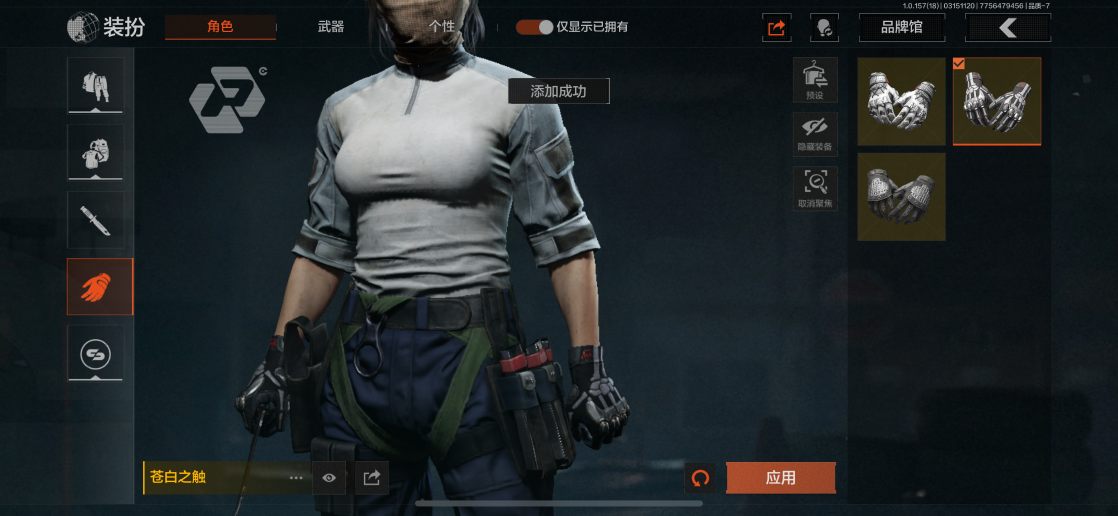Click 取消聚焦 to cancel focus
This screenshot has width=1118, height=516.
(815, 188)
